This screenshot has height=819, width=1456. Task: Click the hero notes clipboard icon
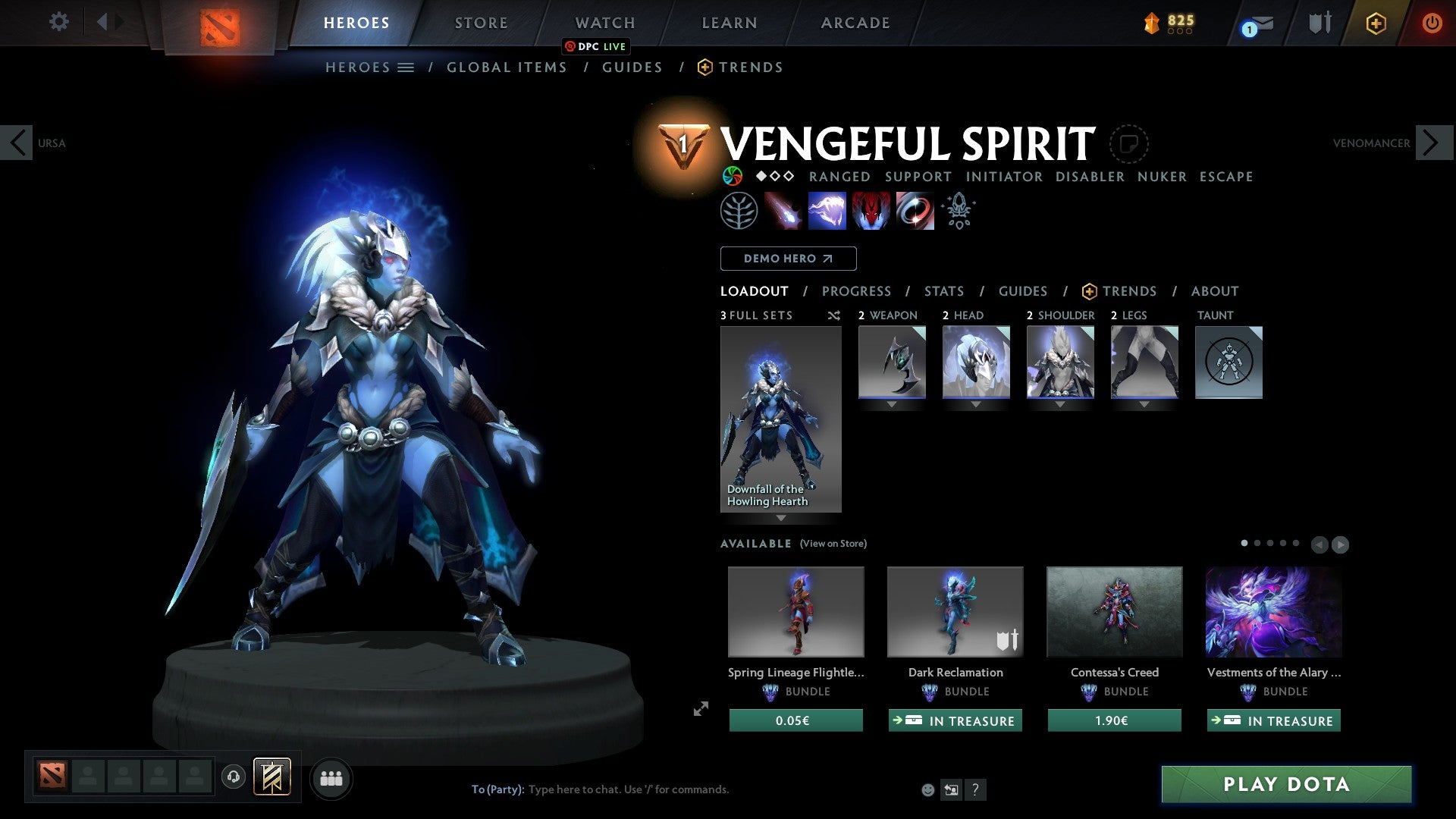click(1129, 144)
